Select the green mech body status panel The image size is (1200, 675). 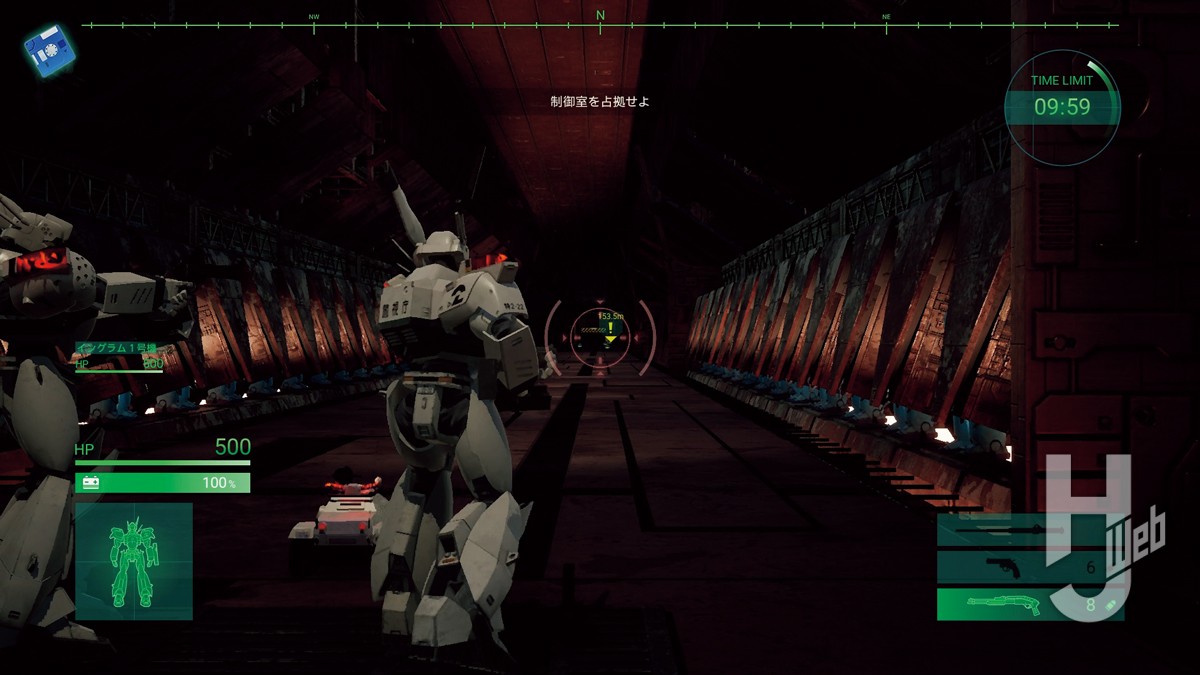pos(134,560)
